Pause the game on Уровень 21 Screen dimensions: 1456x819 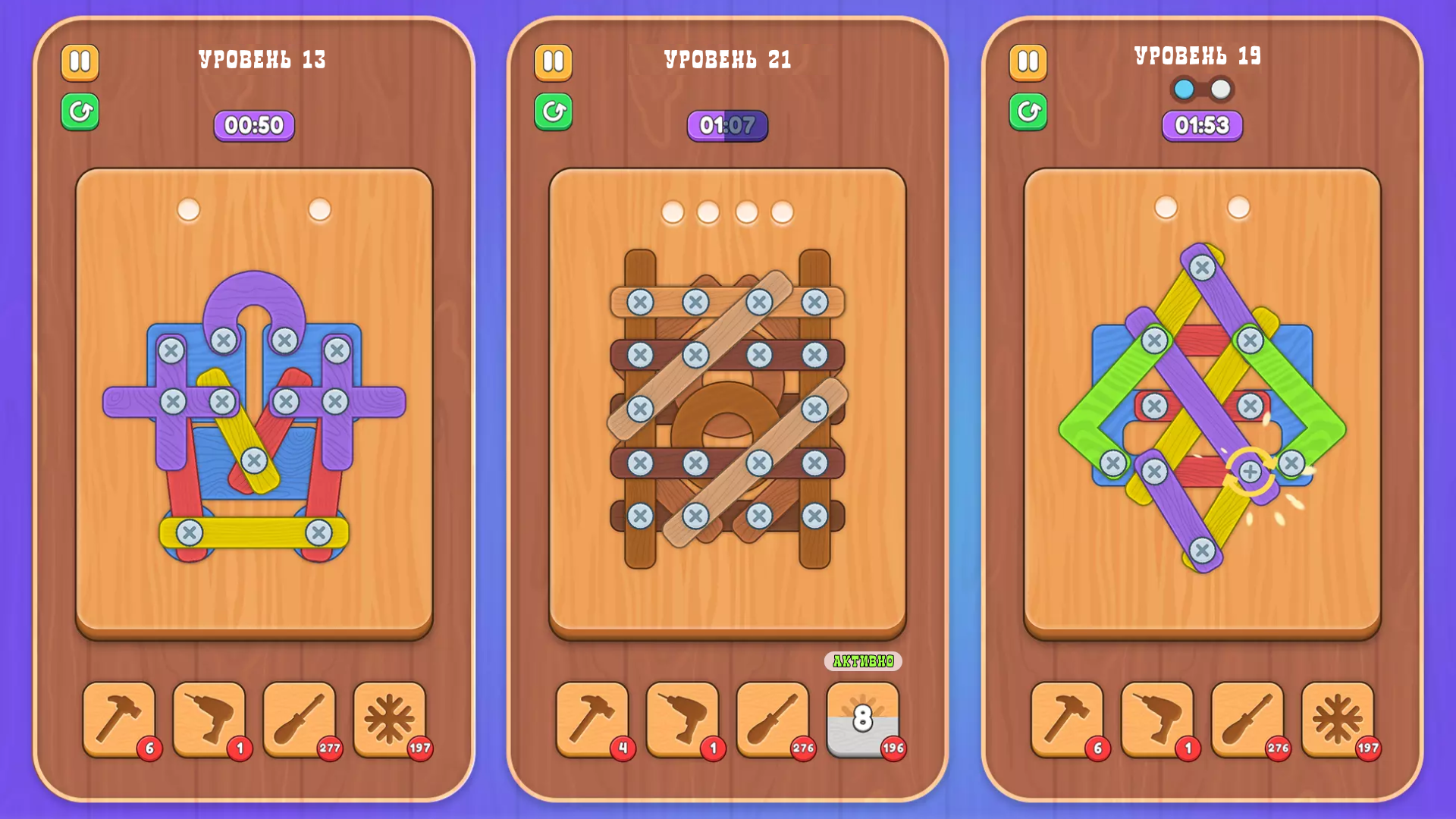(553, 62)
